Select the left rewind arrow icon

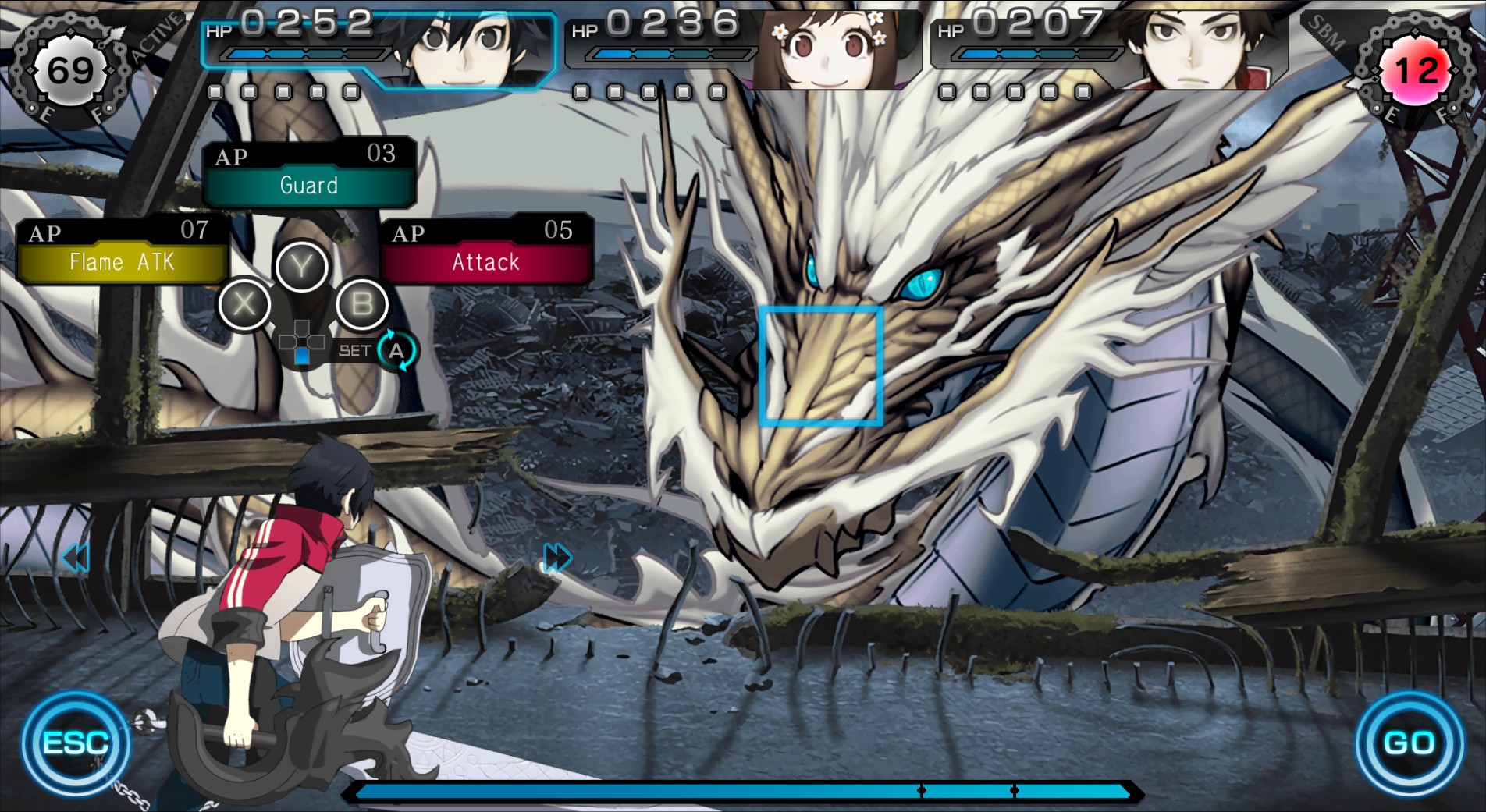76,557
